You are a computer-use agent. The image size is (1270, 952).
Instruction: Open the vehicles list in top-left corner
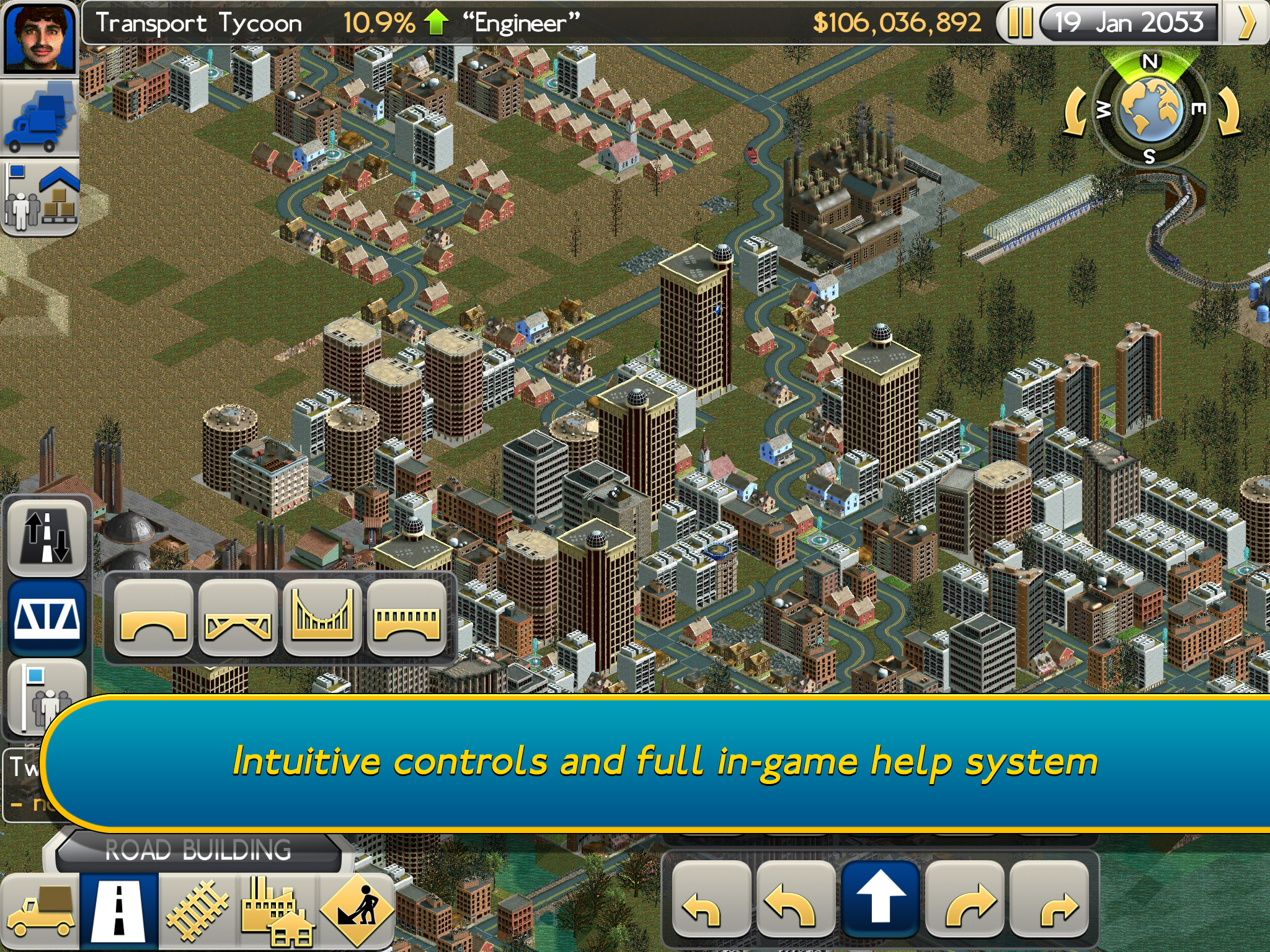[x=38, y=118]
